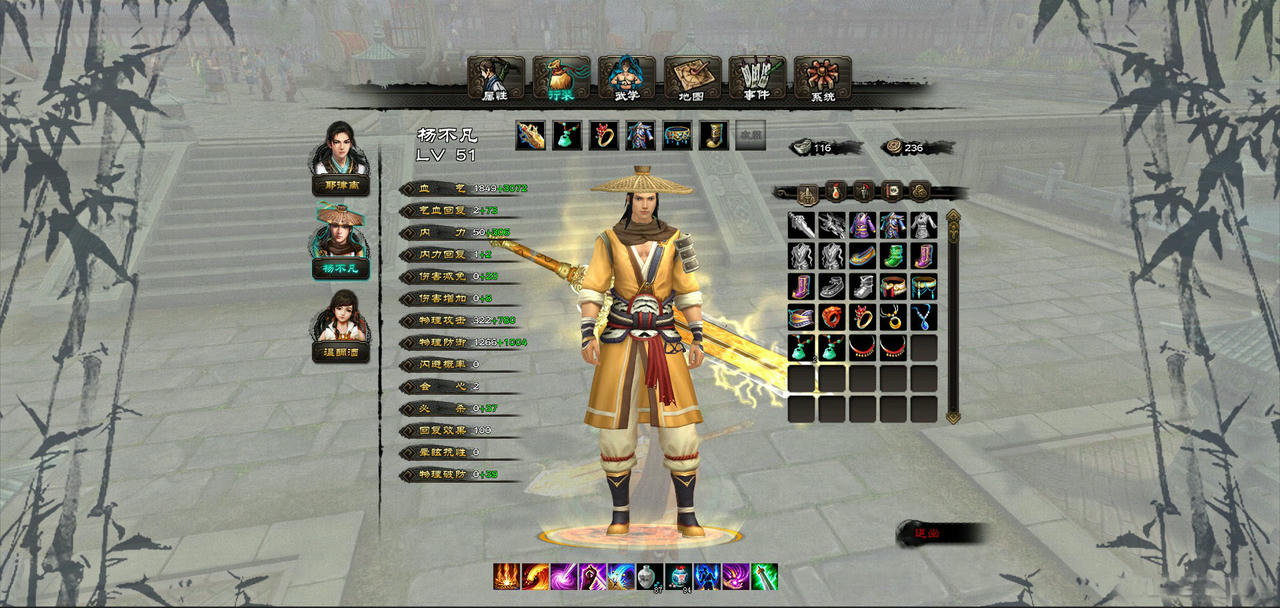
Task: Switch to the 武学 martial arts tab
Action: pyautogui.click(x=627, y=78)
